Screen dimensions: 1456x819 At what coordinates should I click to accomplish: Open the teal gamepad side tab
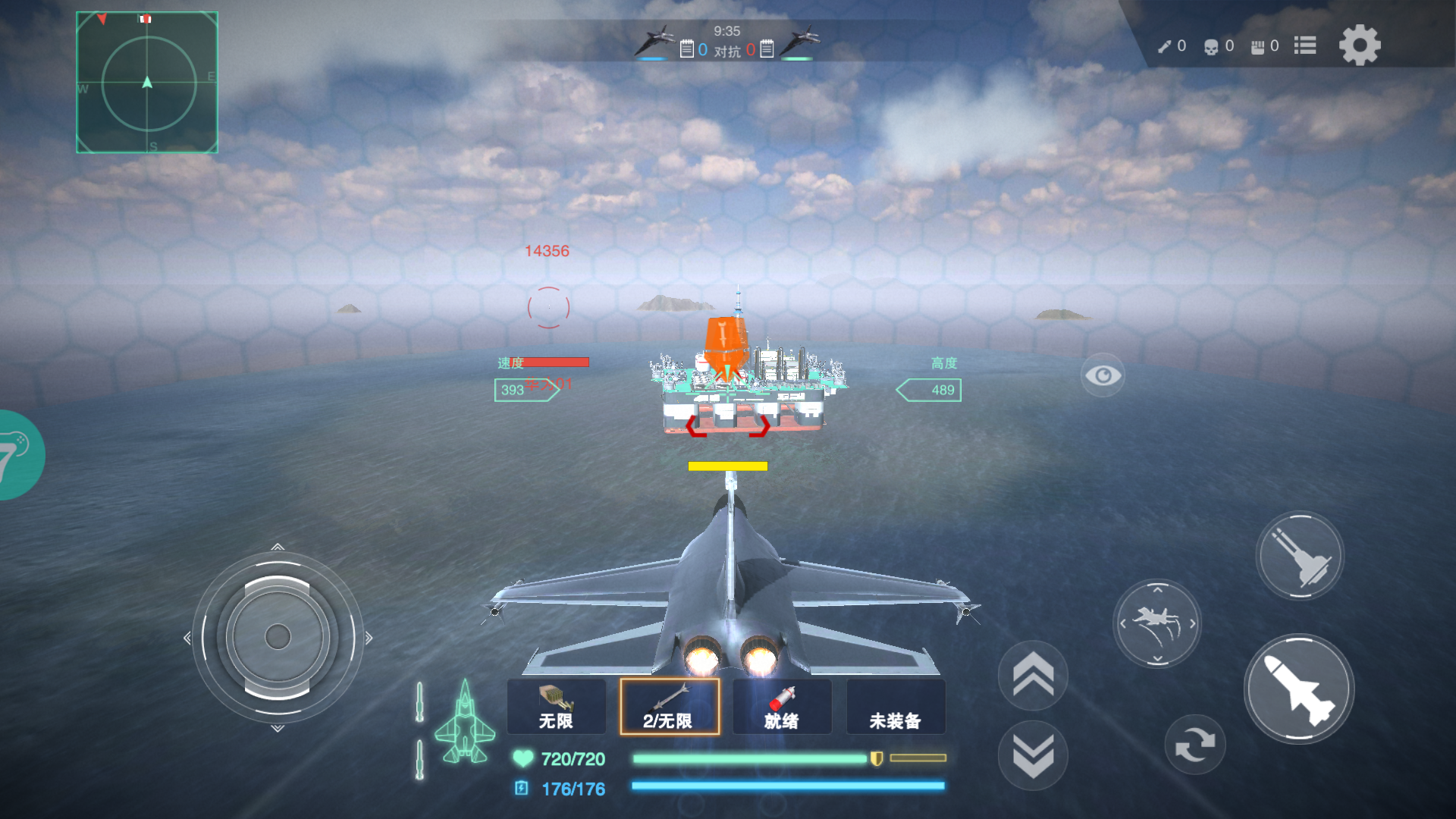pos(19,454)
